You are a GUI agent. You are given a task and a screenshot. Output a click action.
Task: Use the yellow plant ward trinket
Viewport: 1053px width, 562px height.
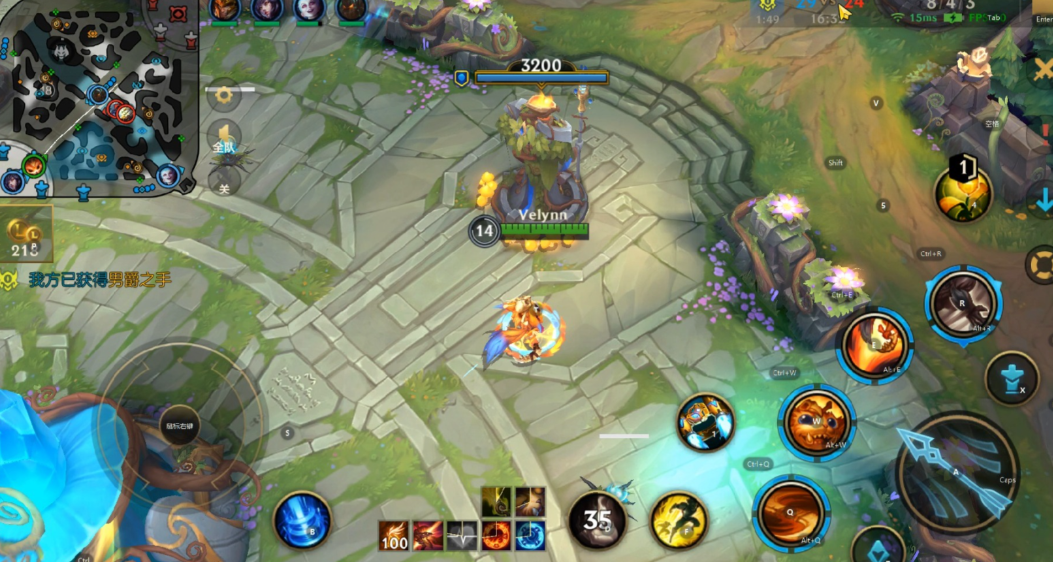pyautogui.click(x=963, y=193)
